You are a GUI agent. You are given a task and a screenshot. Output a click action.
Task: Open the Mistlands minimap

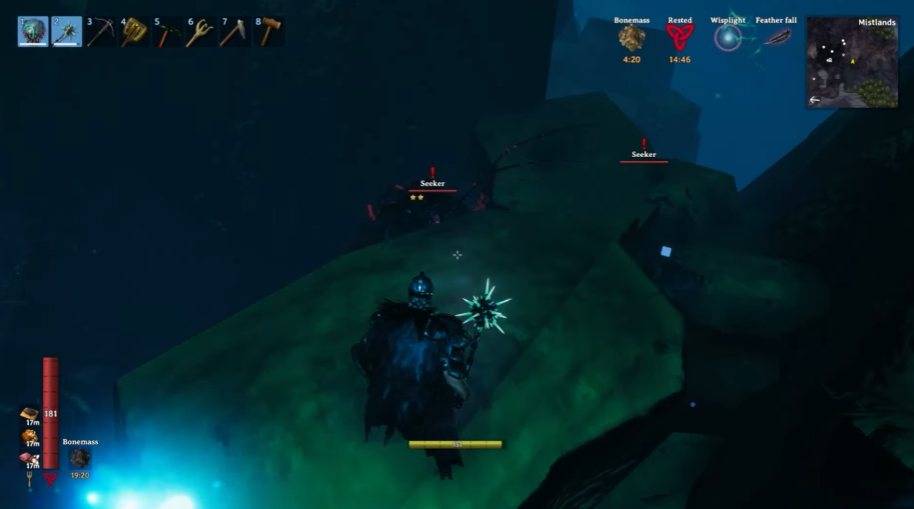(852, 62)
